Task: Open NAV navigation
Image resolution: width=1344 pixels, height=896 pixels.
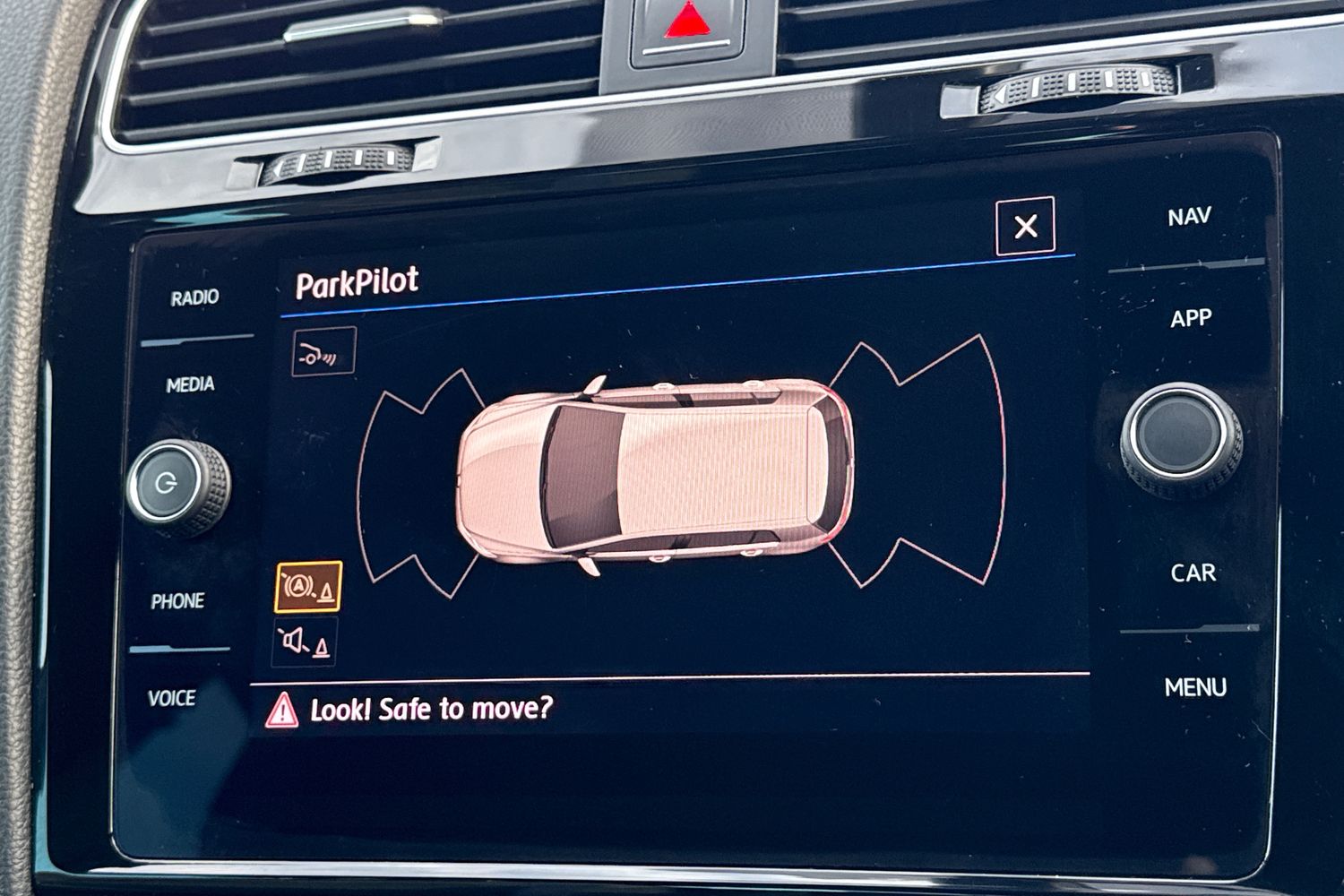Action: pos(1189,217)
